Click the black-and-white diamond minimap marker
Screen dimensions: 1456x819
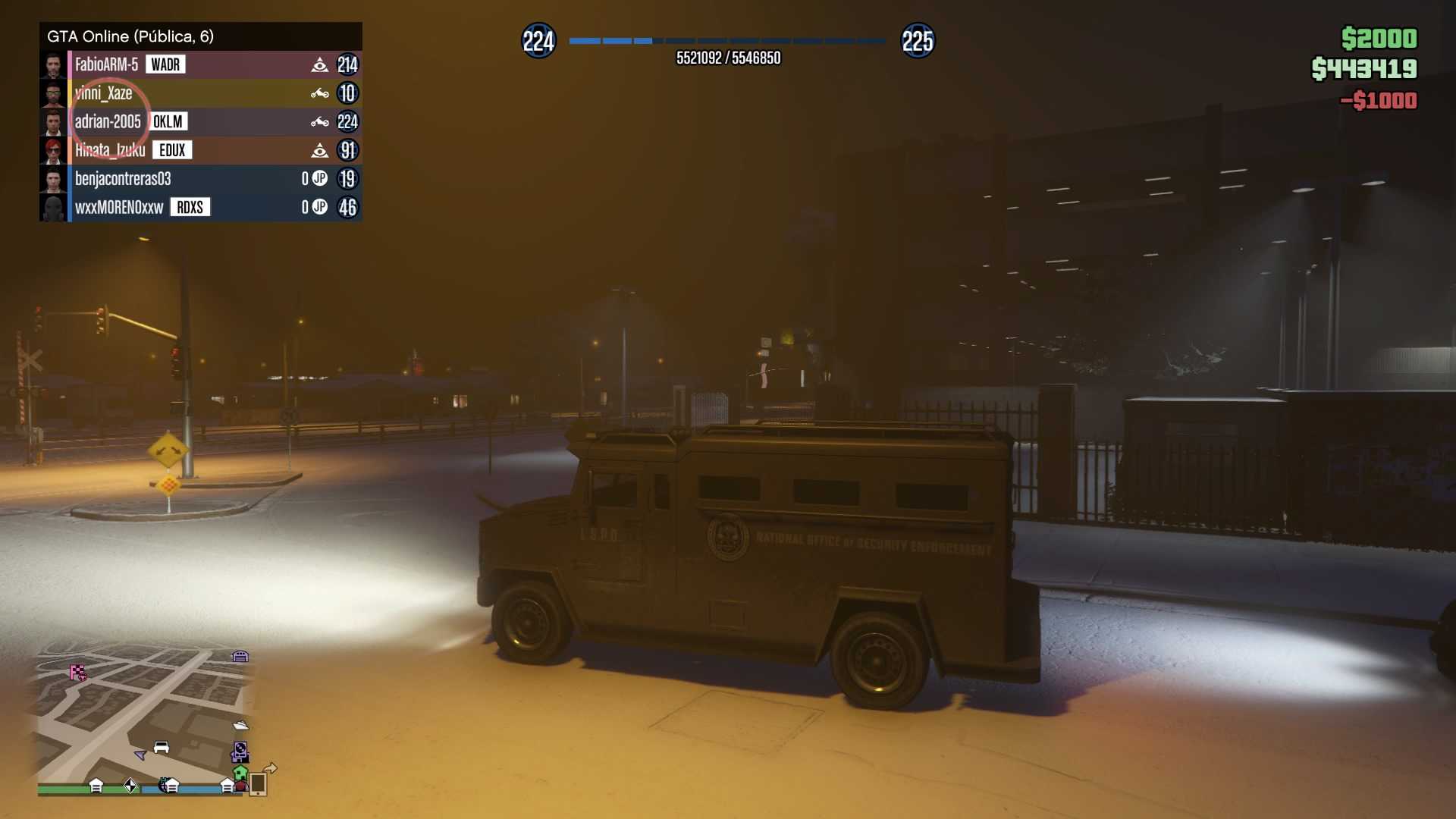(x=130, y=786)
